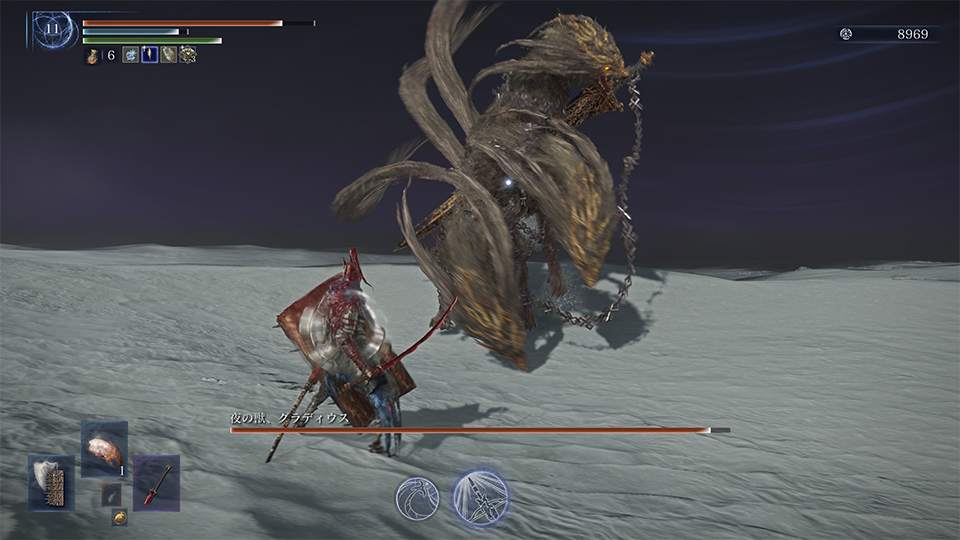The width and height of the screenshot is (960, 540).
Task: Activate the curved claw character skill
Action: pyautogui.click(x=416, y=497)
